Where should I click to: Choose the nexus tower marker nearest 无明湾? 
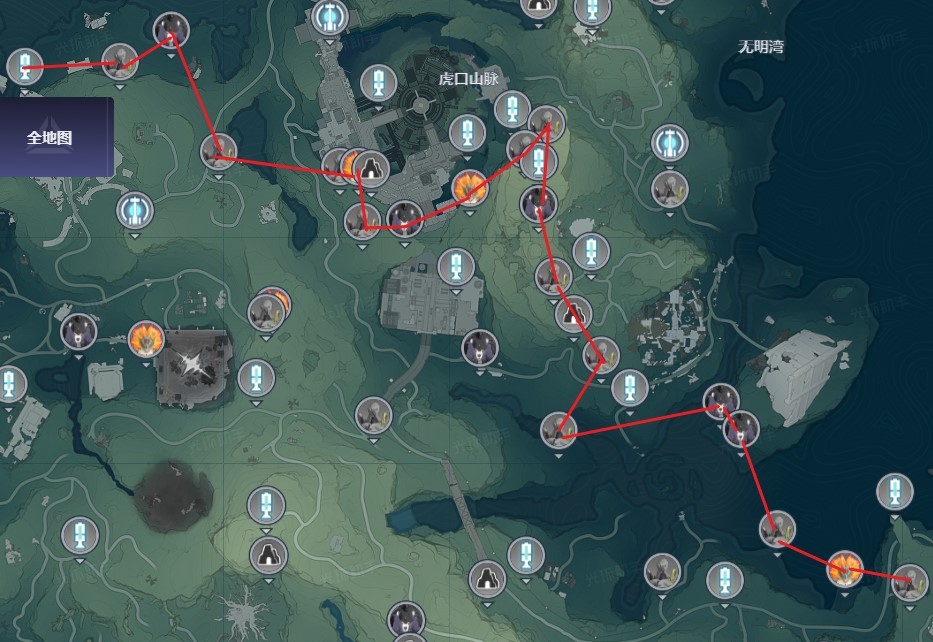[x=669, y=142]
